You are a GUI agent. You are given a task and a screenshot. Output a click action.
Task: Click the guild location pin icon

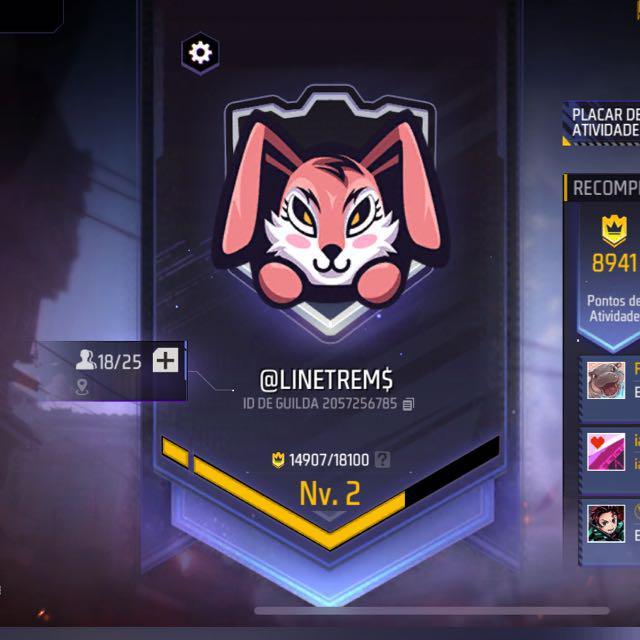(82, 387)
